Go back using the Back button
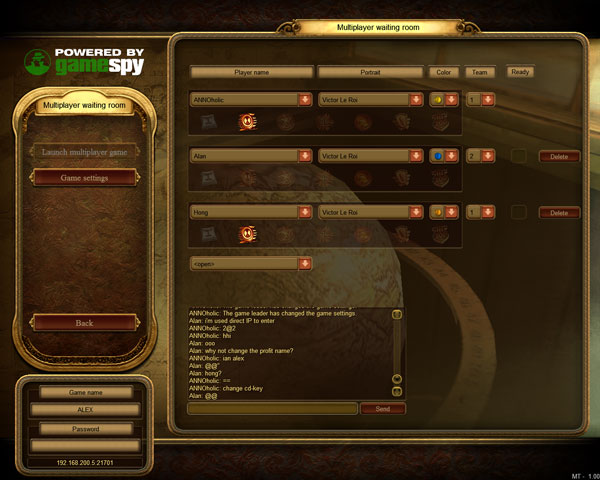The height and width of the screenshot is (480, 600). coord(85,323)
